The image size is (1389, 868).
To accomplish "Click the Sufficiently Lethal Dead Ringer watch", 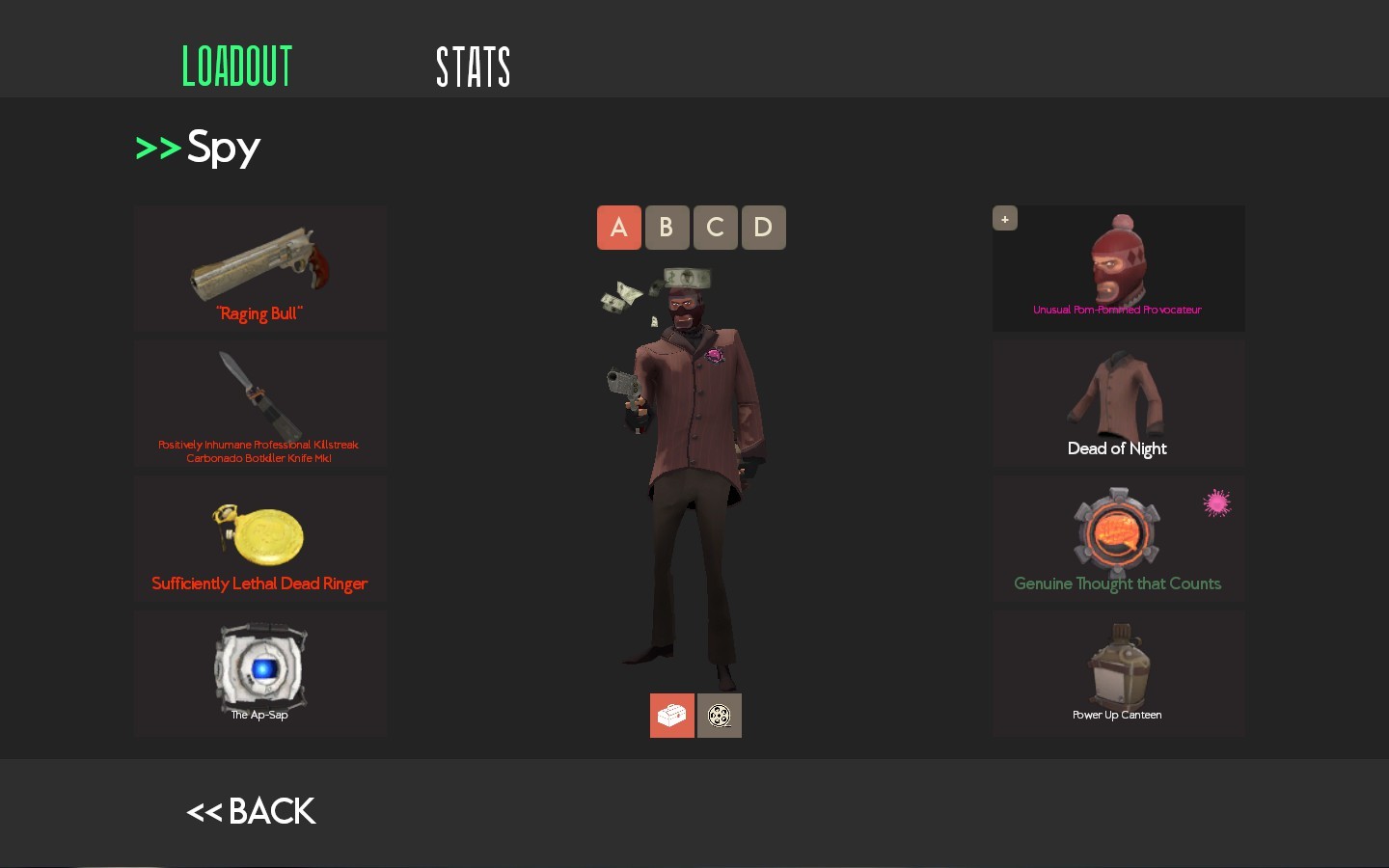I will (259, 538).
